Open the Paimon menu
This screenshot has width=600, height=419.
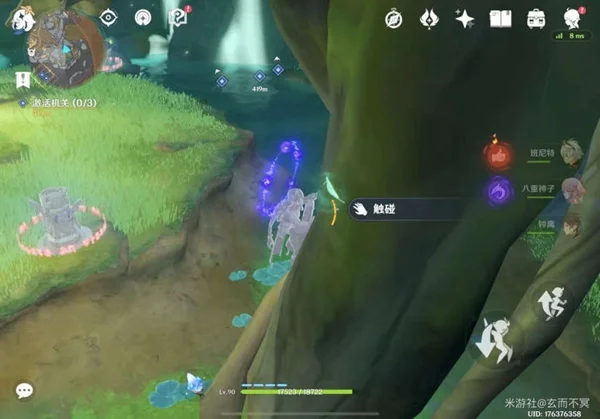coord(20,18)
